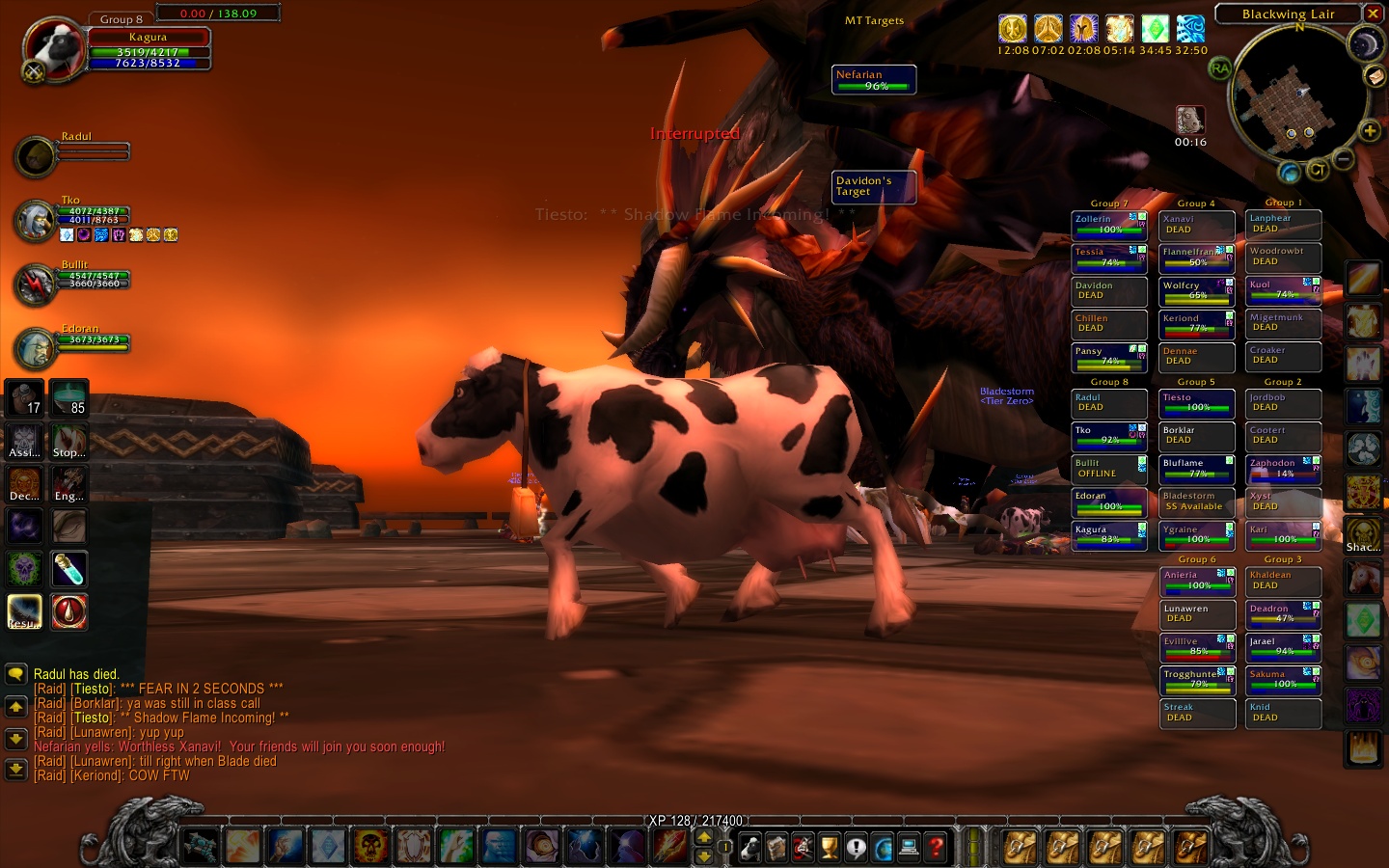Viewport: 1389px width, 868px height.
Task: Open the mail envelope notification on the minimap
Action: click(x=1375, y=76)
